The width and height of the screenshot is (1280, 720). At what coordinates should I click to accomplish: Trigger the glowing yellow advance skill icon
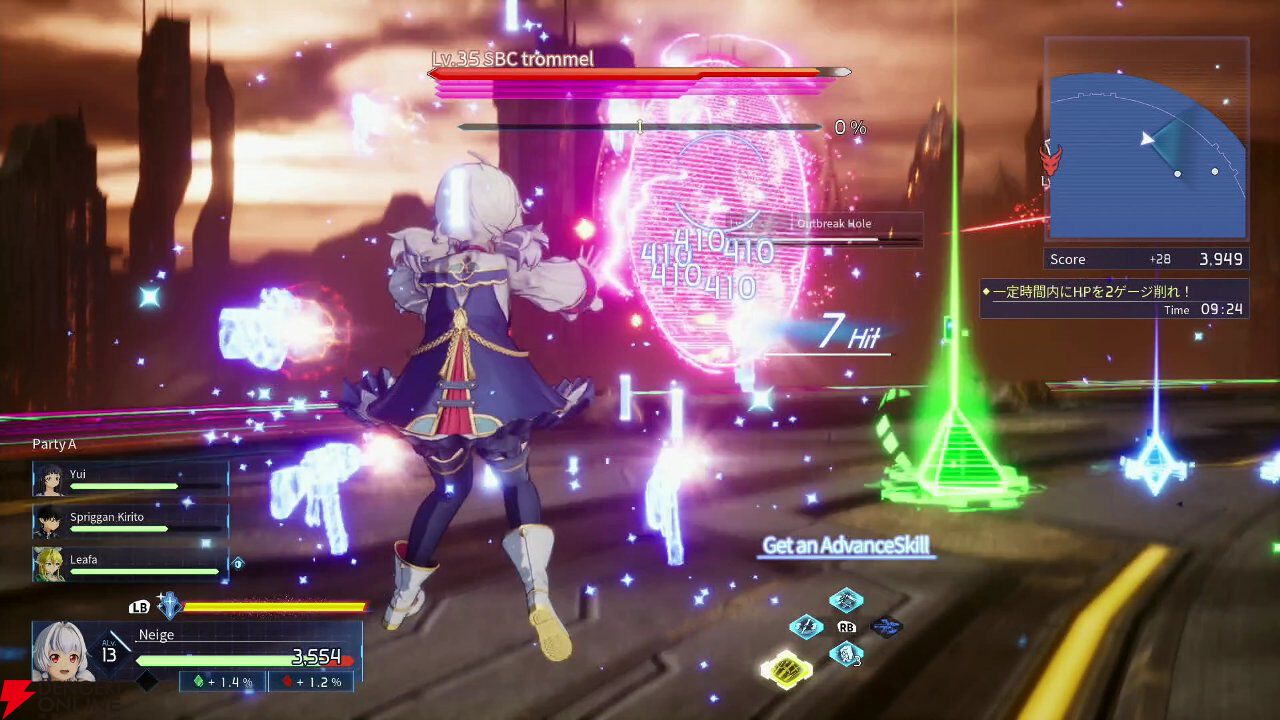[786, 669]
